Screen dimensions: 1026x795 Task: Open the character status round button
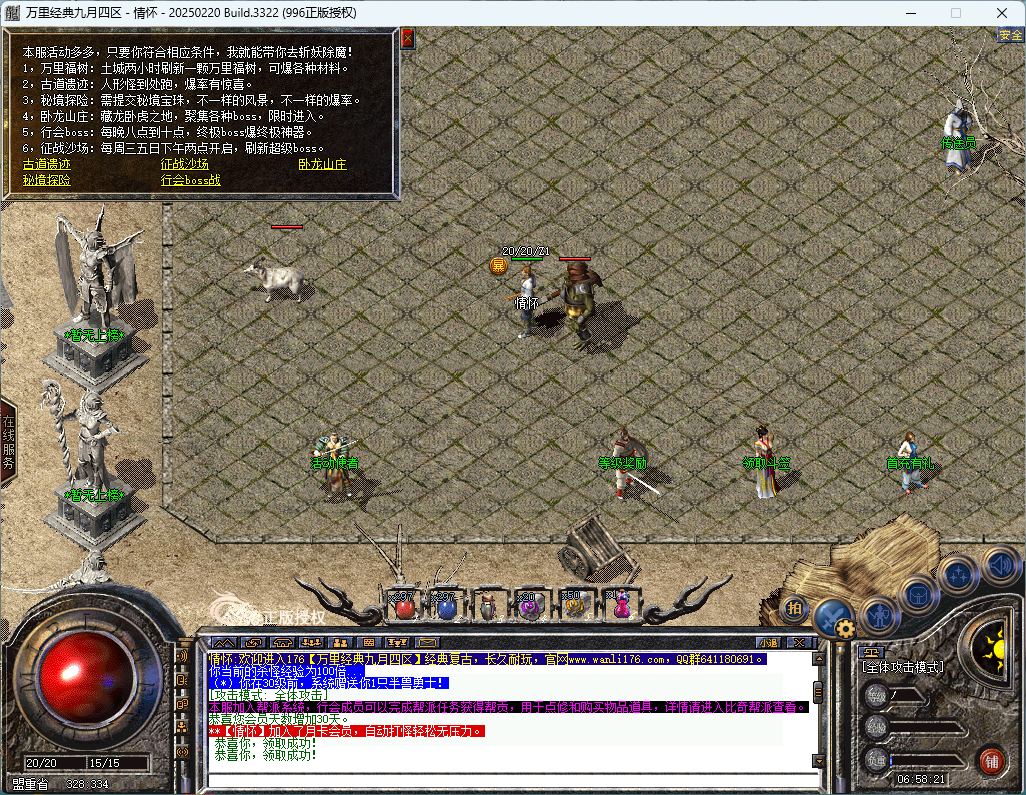pyautogui.click(x=879, y=612)
